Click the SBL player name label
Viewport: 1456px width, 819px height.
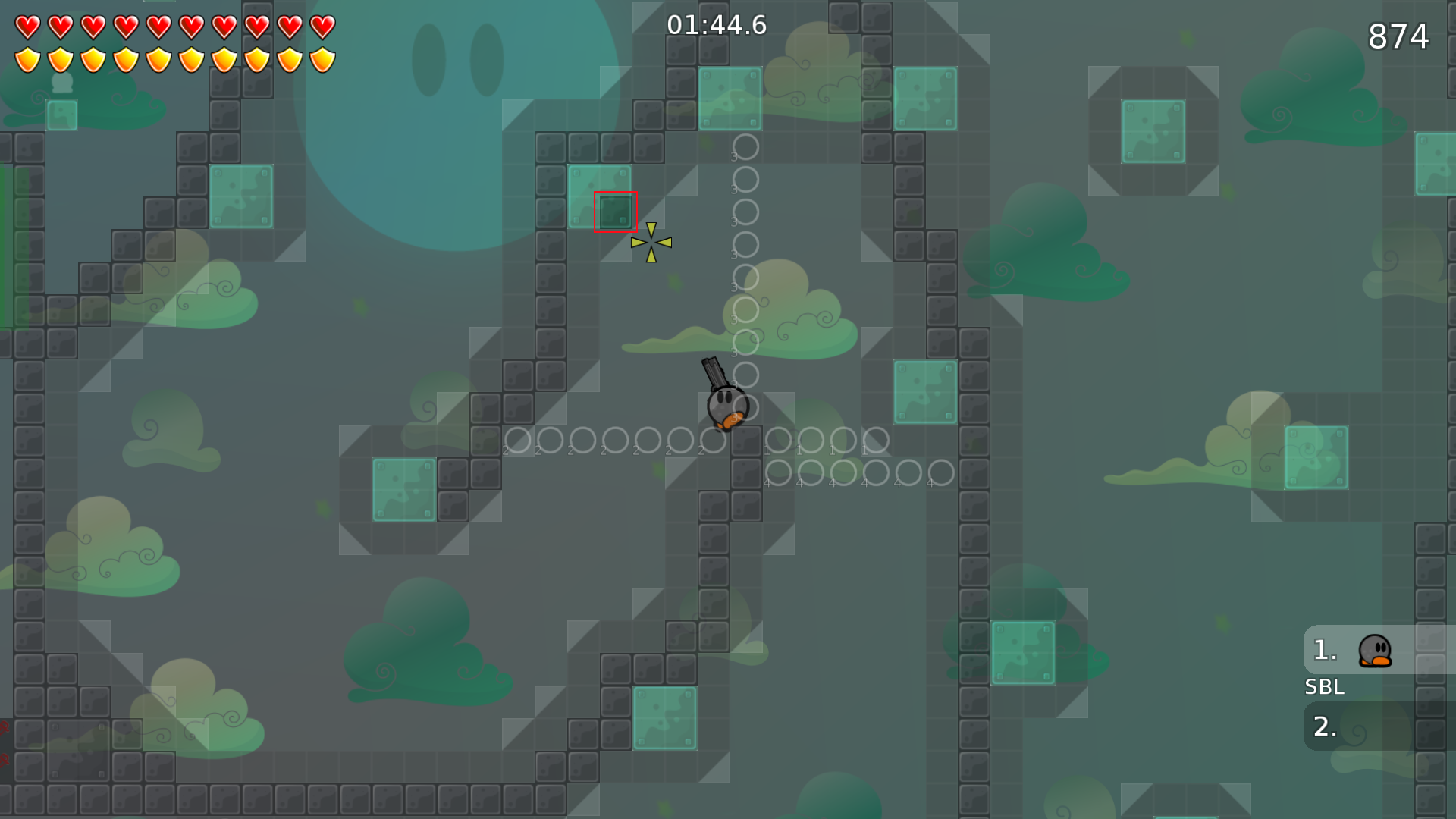[1325, 687]
